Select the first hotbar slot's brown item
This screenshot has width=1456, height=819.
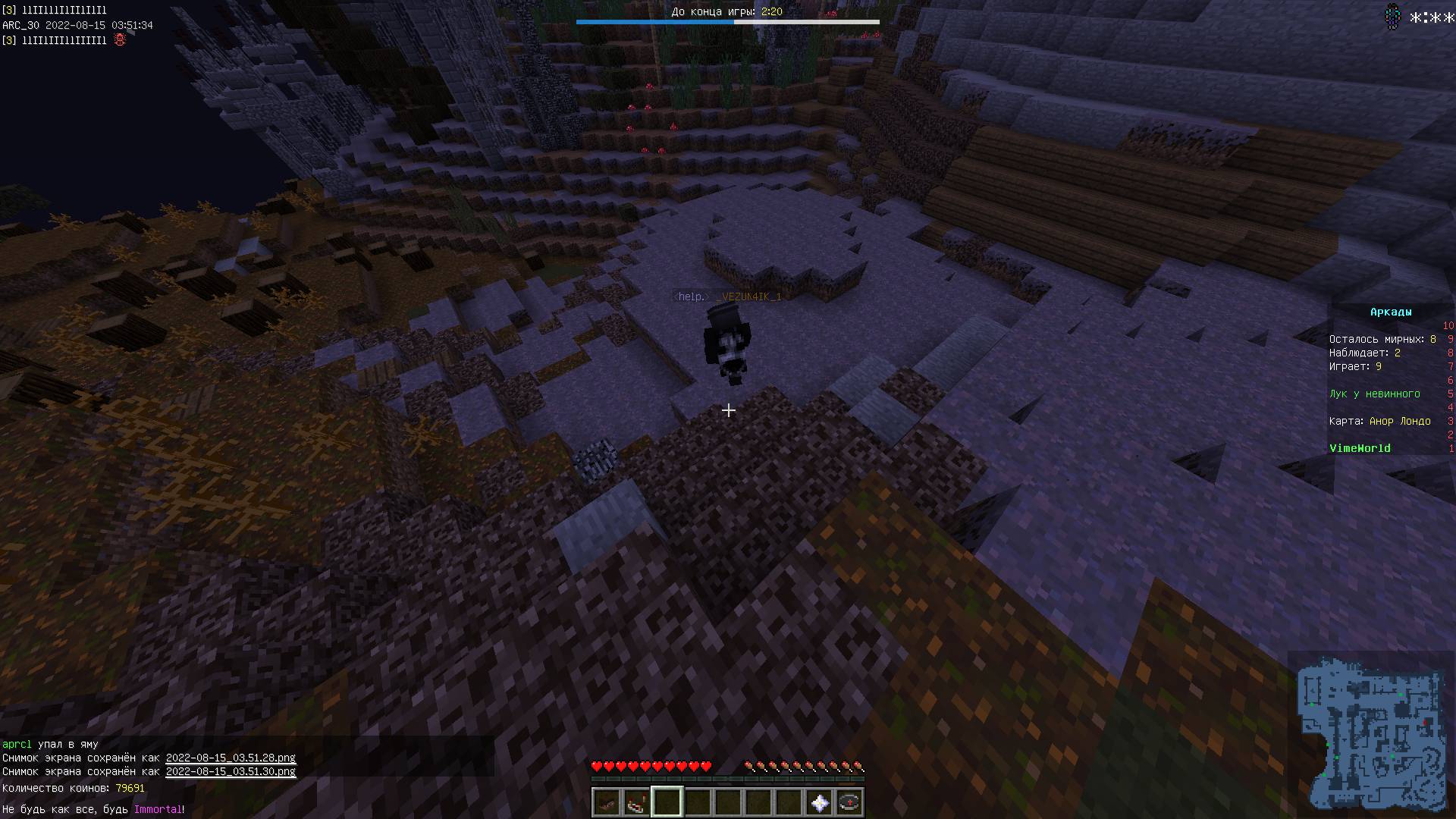click(606, 802)
